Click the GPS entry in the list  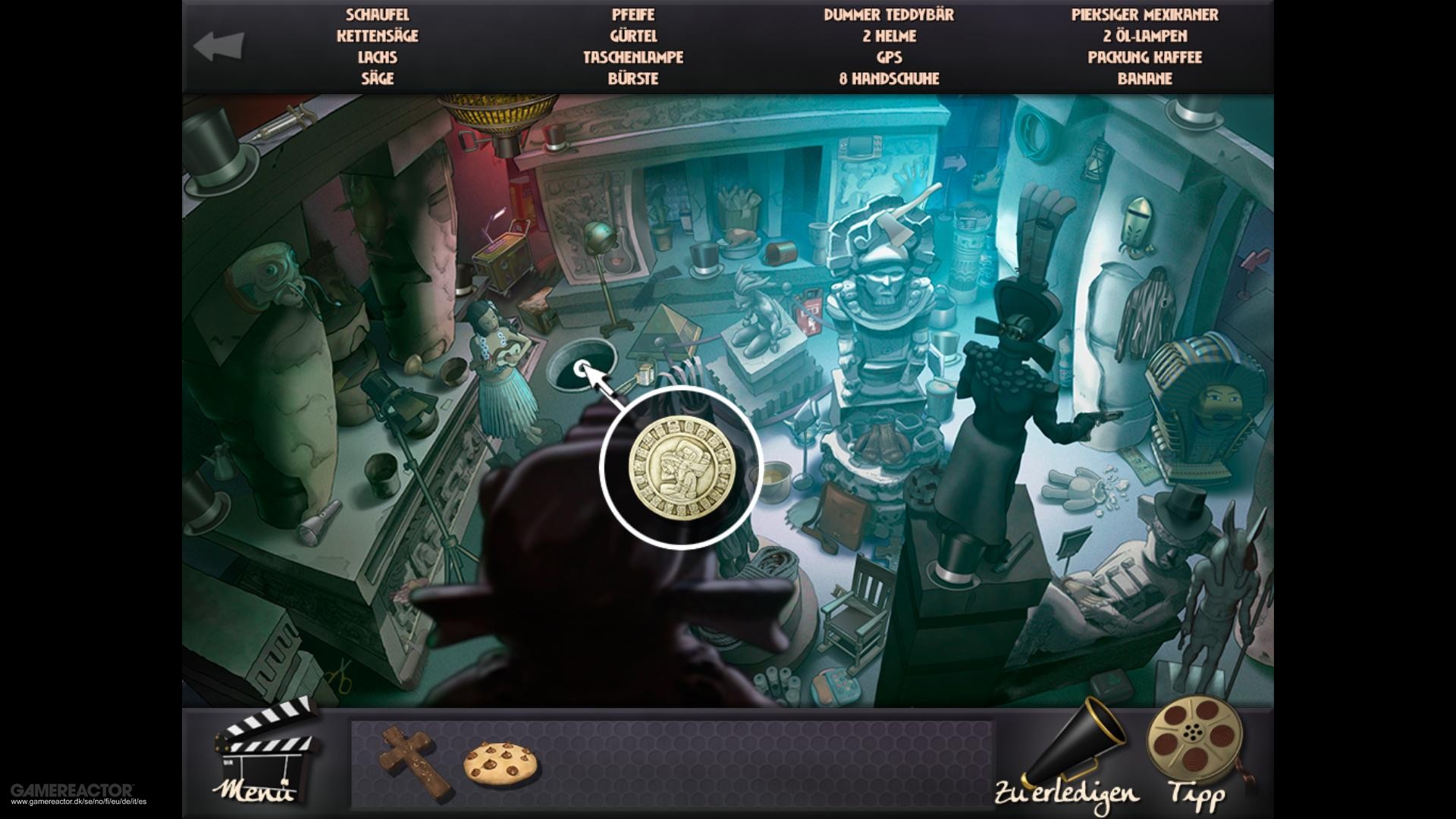pyautogui.click(x=890, y=56)
